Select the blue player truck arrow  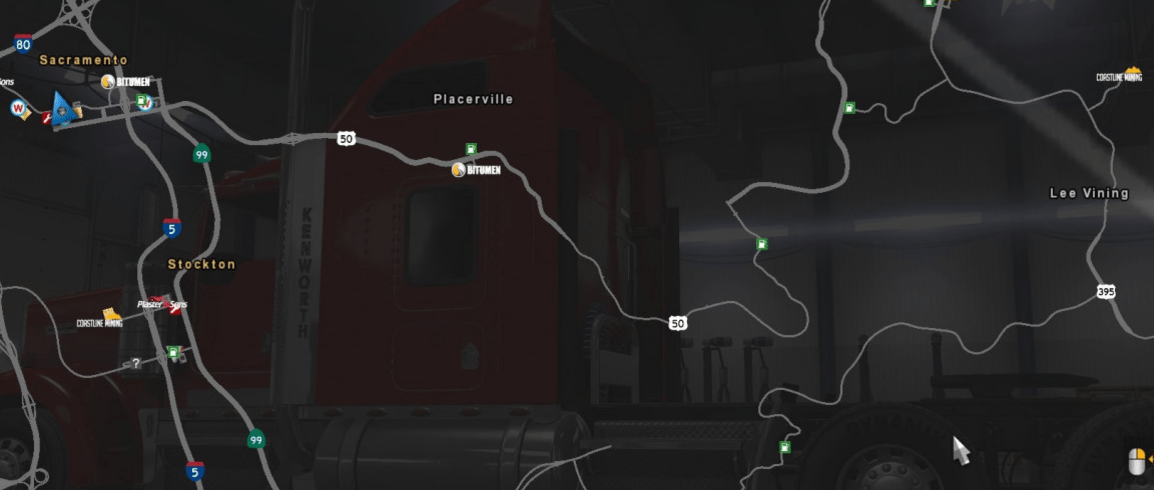62,108
